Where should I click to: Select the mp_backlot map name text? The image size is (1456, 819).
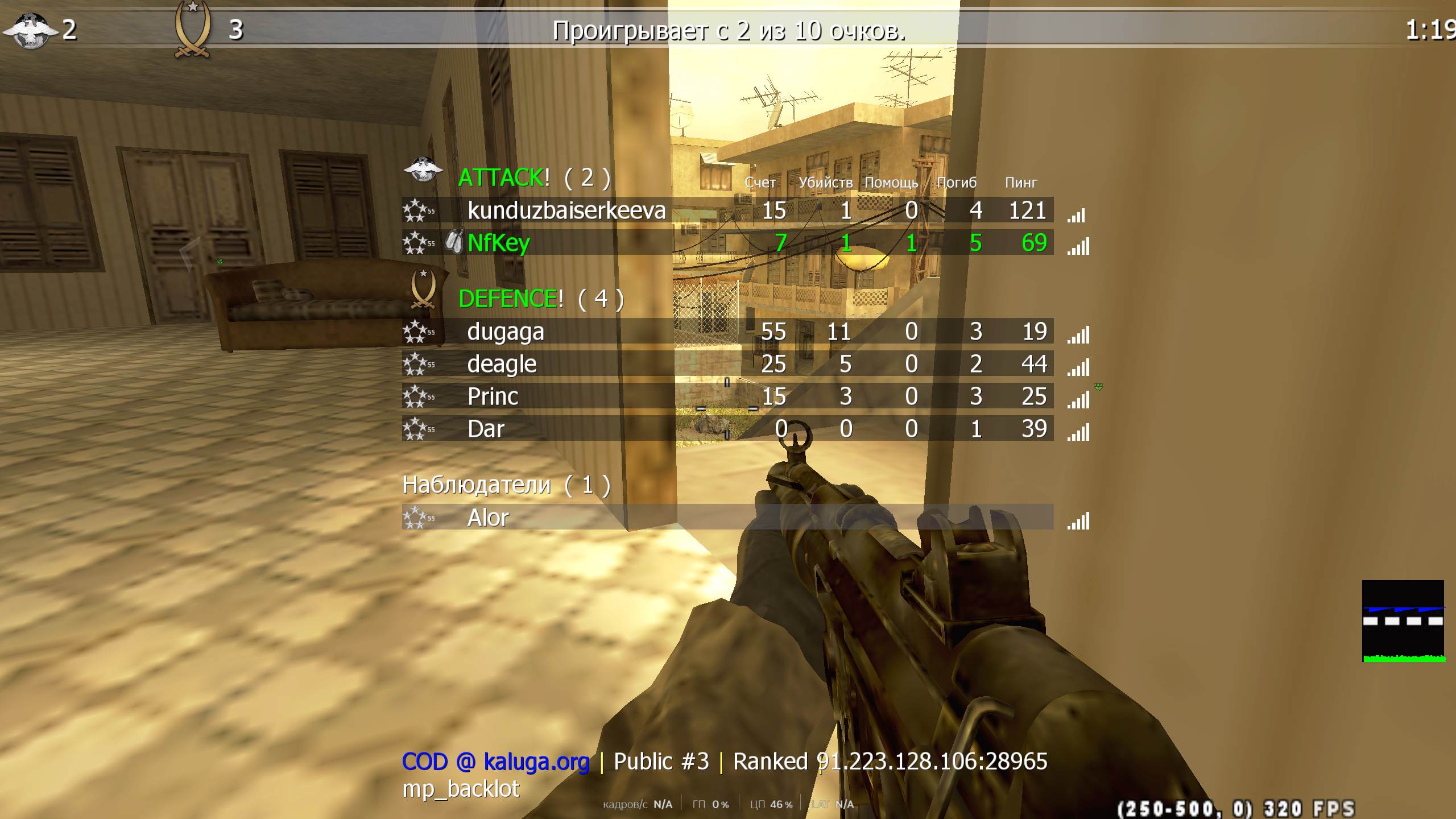[461, 789]
